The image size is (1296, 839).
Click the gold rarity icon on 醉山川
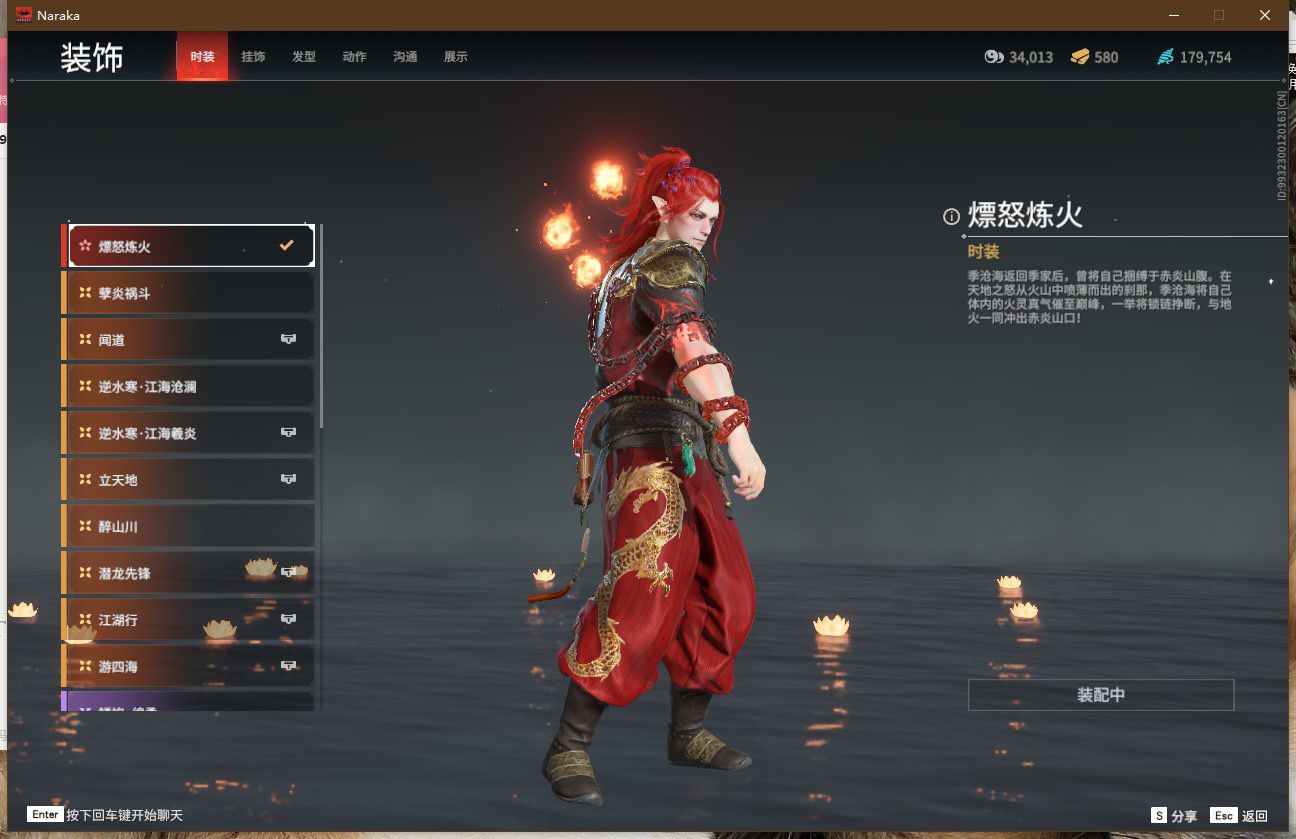[84, 526]
